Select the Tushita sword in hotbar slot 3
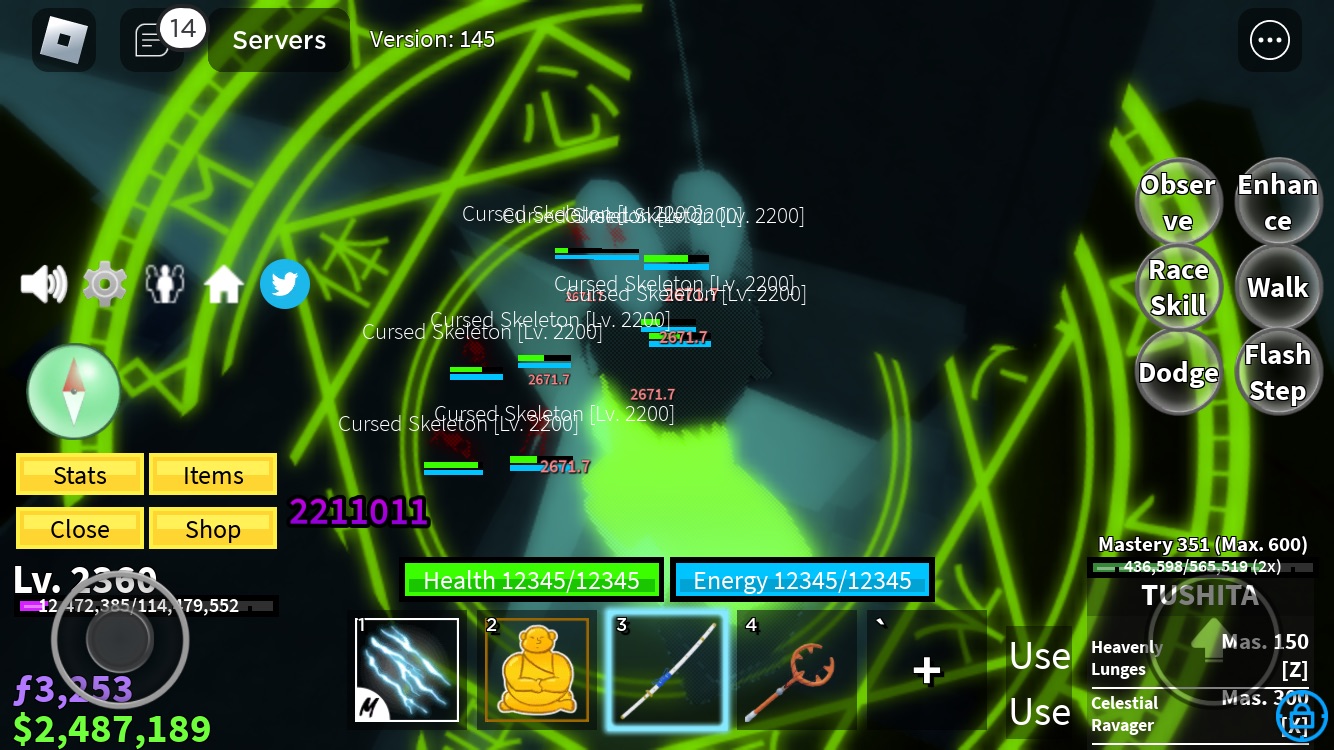Screen dimensions: 1334x750 tap(666, 669)
